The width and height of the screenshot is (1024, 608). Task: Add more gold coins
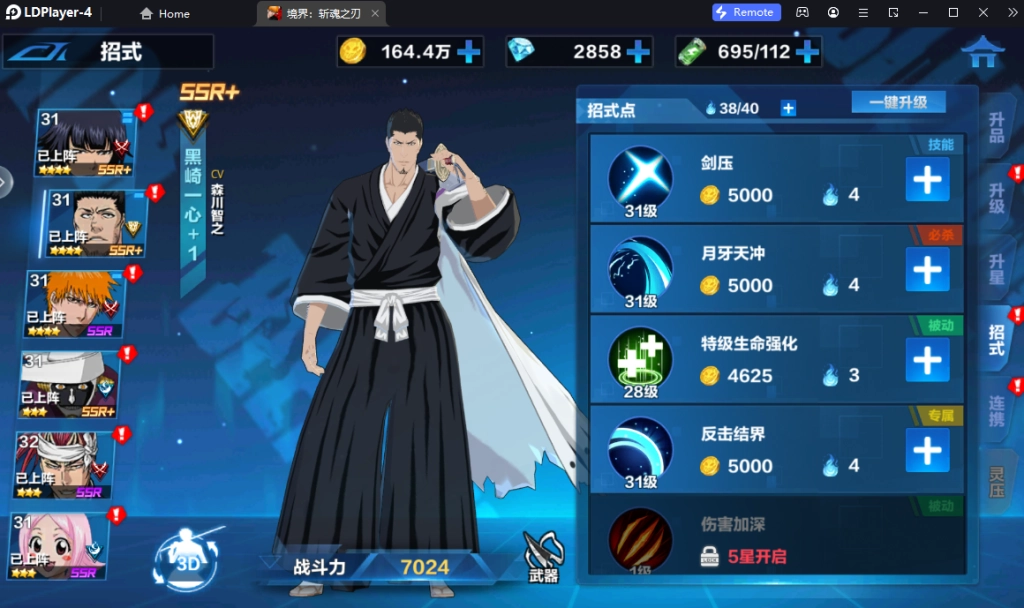(x=468, y=51)
